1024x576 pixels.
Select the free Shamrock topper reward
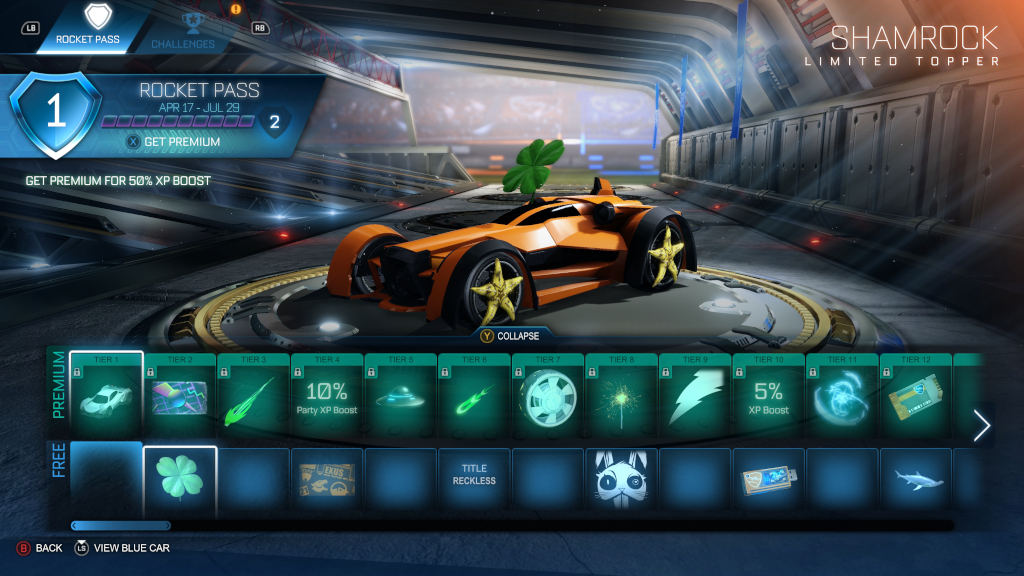coord(180,480)
